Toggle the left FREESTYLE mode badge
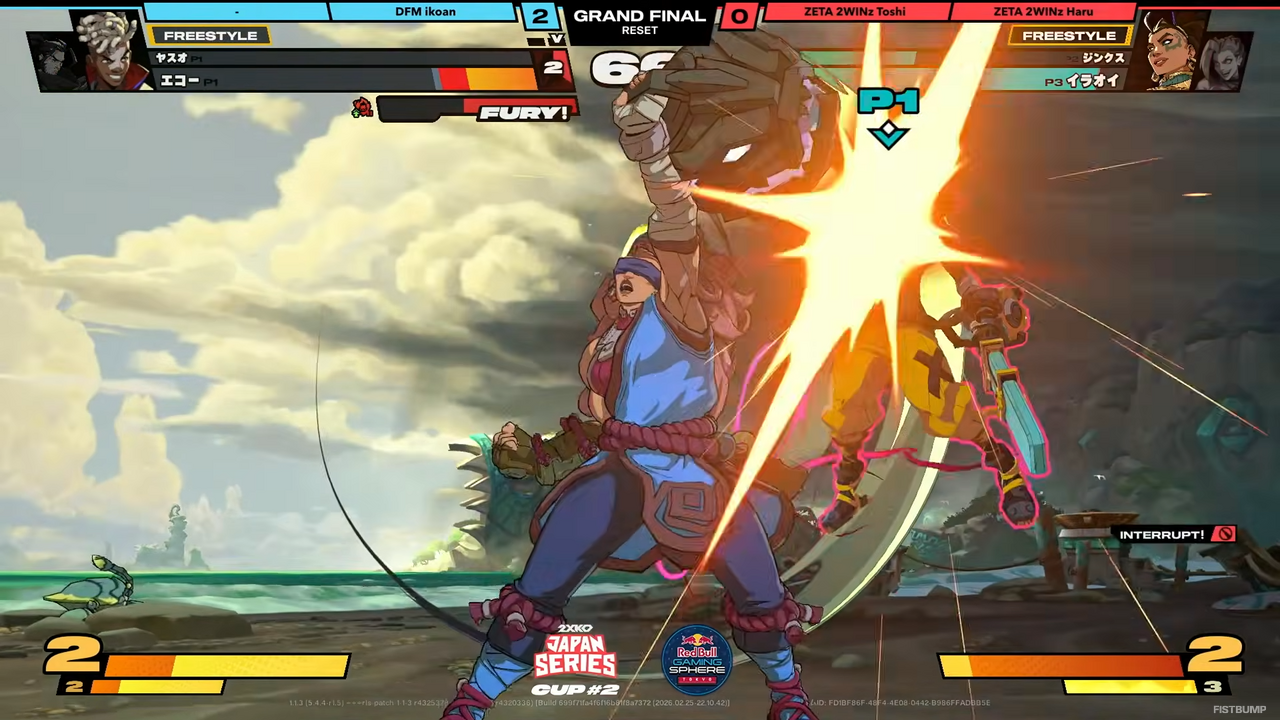Screen dimensions: 1280x720 [210, 35]
